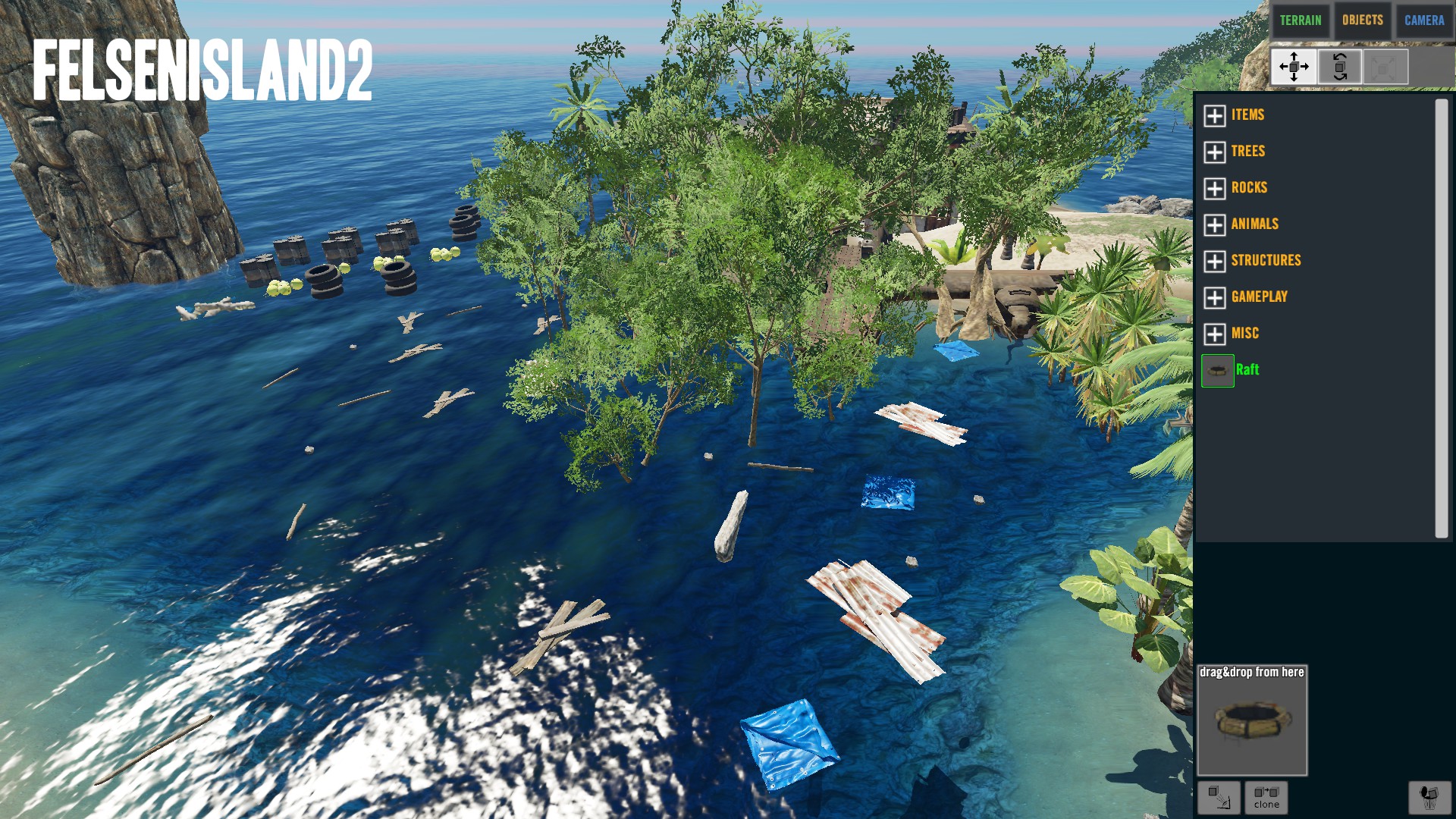Open the Objects tab
Screen dimensions: 1456x819
1362,20
